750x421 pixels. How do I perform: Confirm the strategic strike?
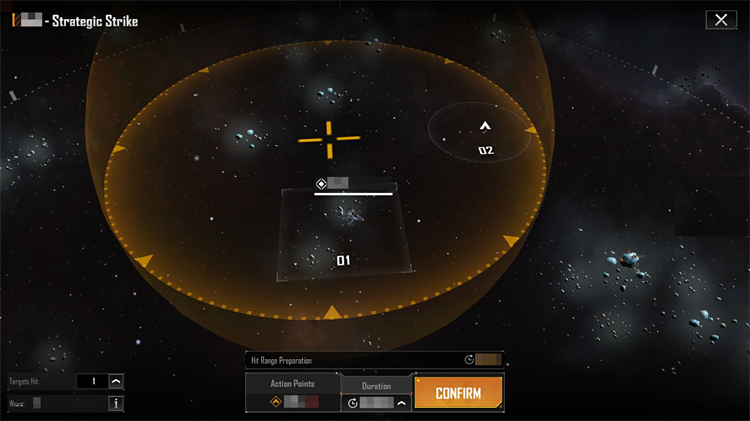458,393
